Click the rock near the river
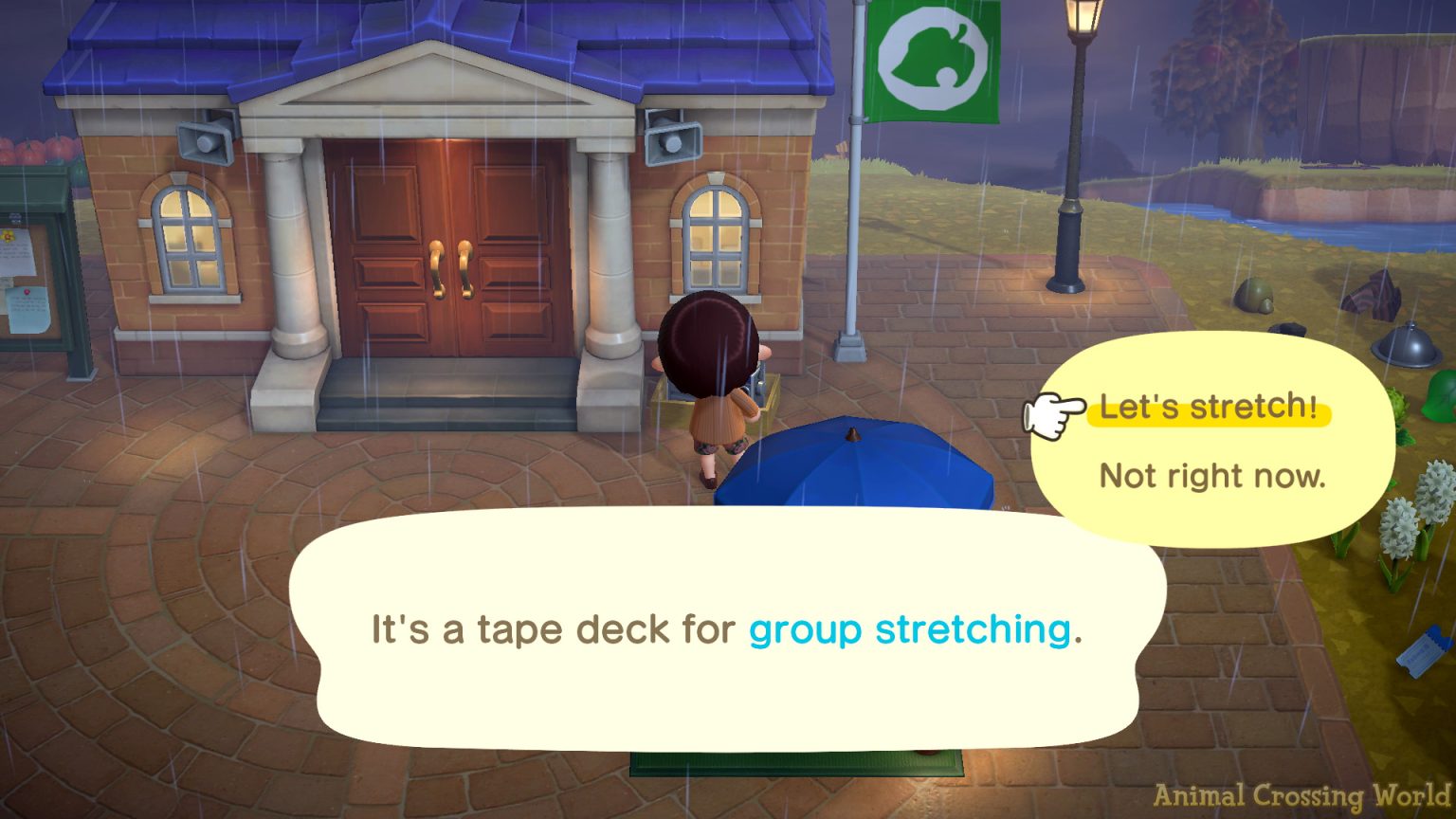 1251,294
